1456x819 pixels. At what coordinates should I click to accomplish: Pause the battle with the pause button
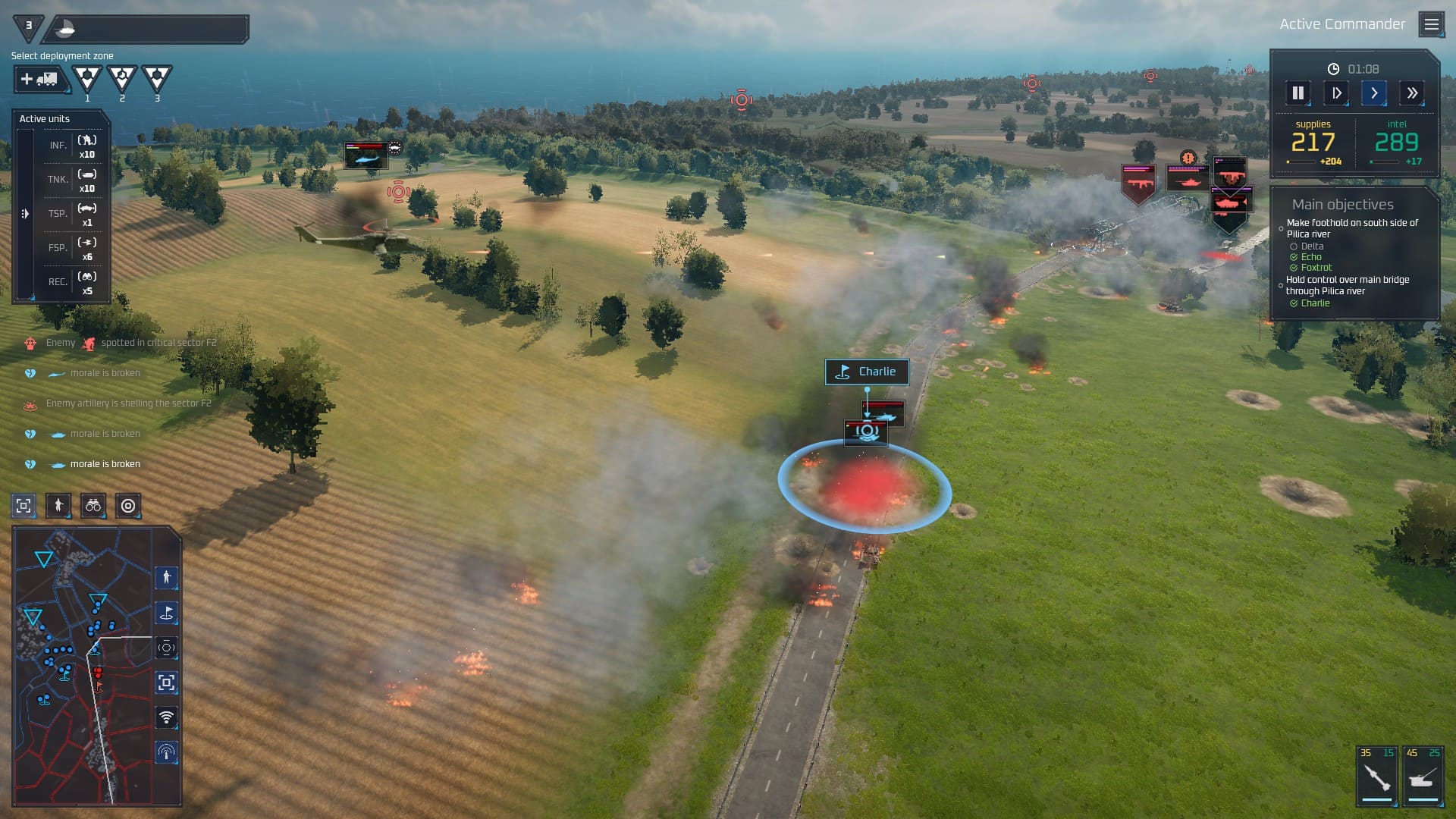point(1298,93)
